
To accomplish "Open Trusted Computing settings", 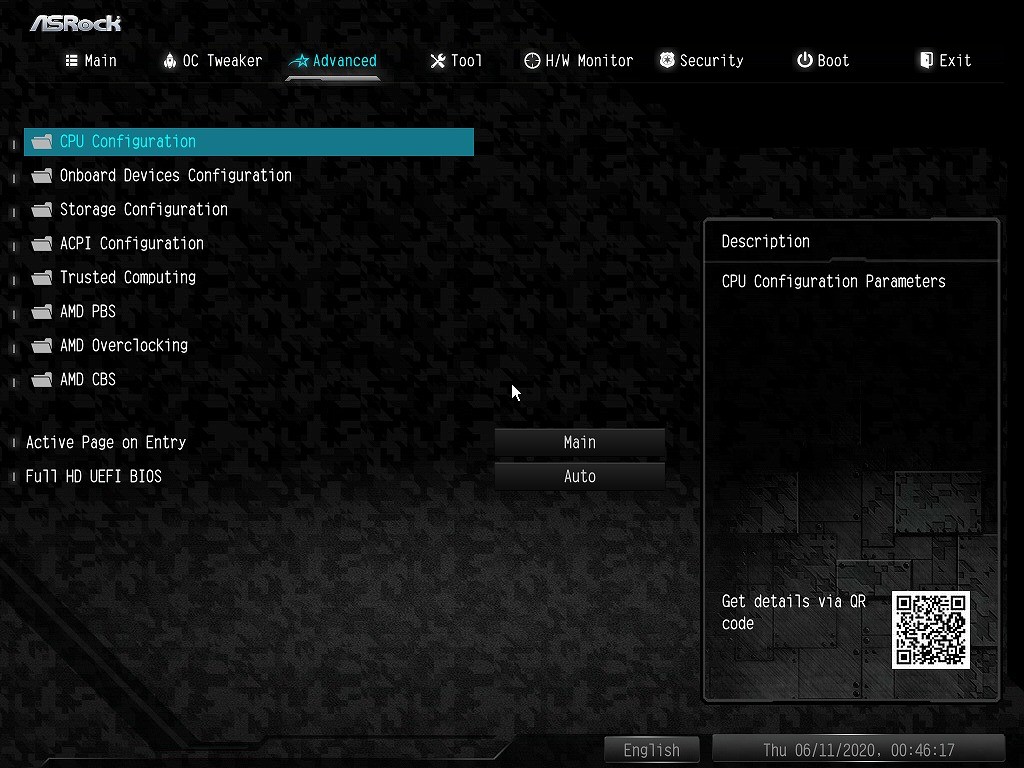I will 127,278.
